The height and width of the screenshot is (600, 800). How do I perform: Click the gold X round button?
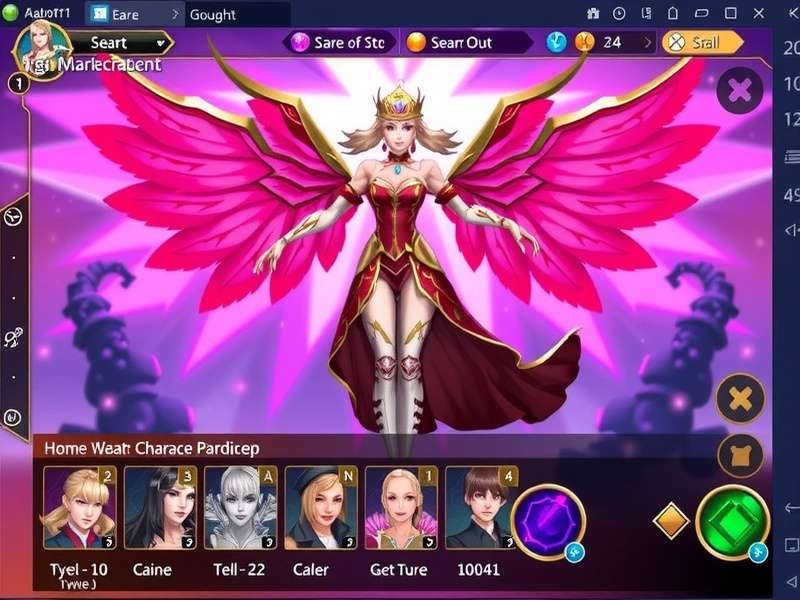point(741,401)
